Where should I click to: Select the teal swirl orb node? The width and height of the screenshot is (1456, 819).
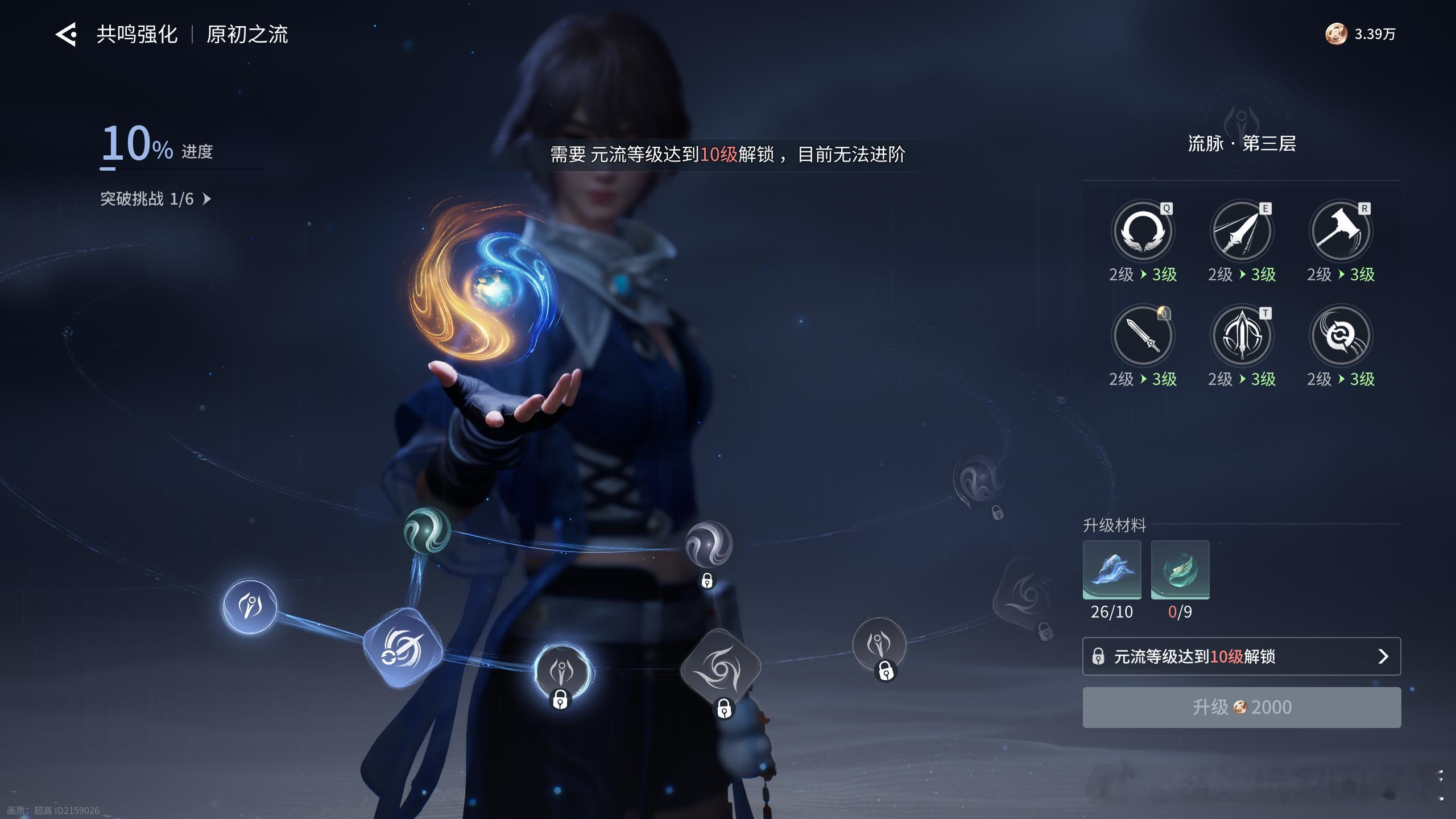[x=427, y=530]
